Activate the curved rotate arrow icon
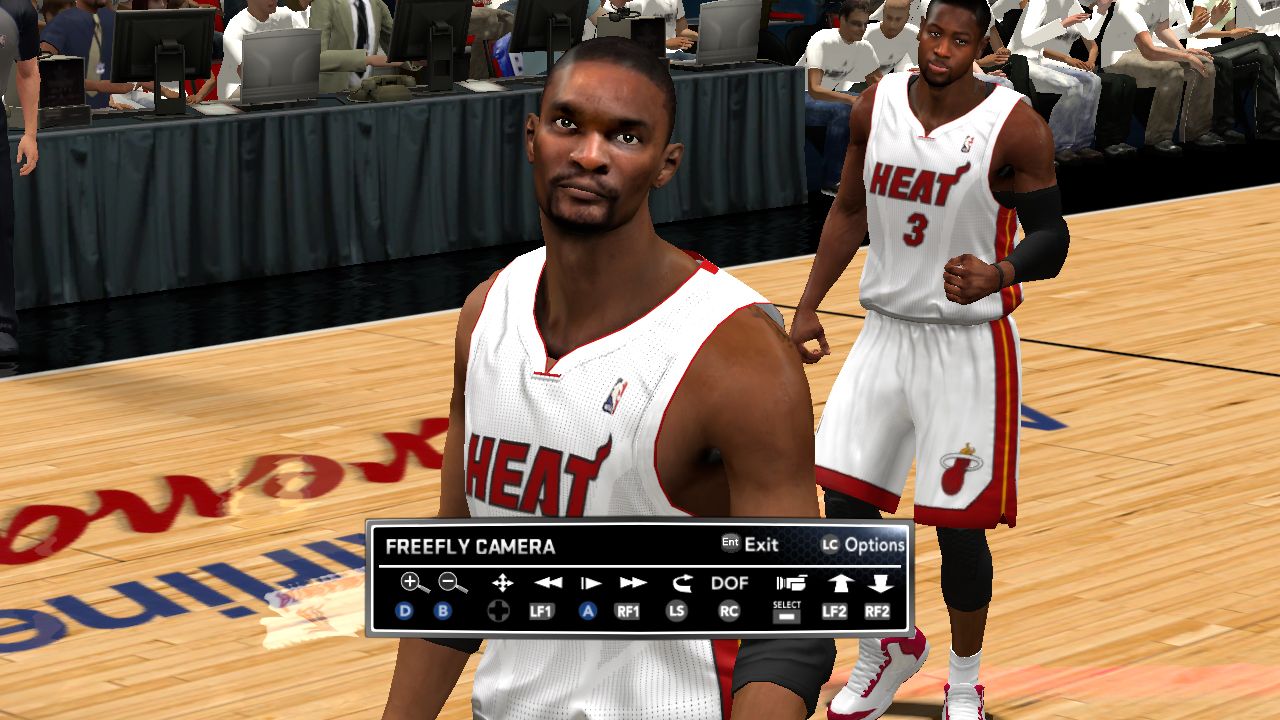This screenshot has height=720, width=1280. coord(682,583)
